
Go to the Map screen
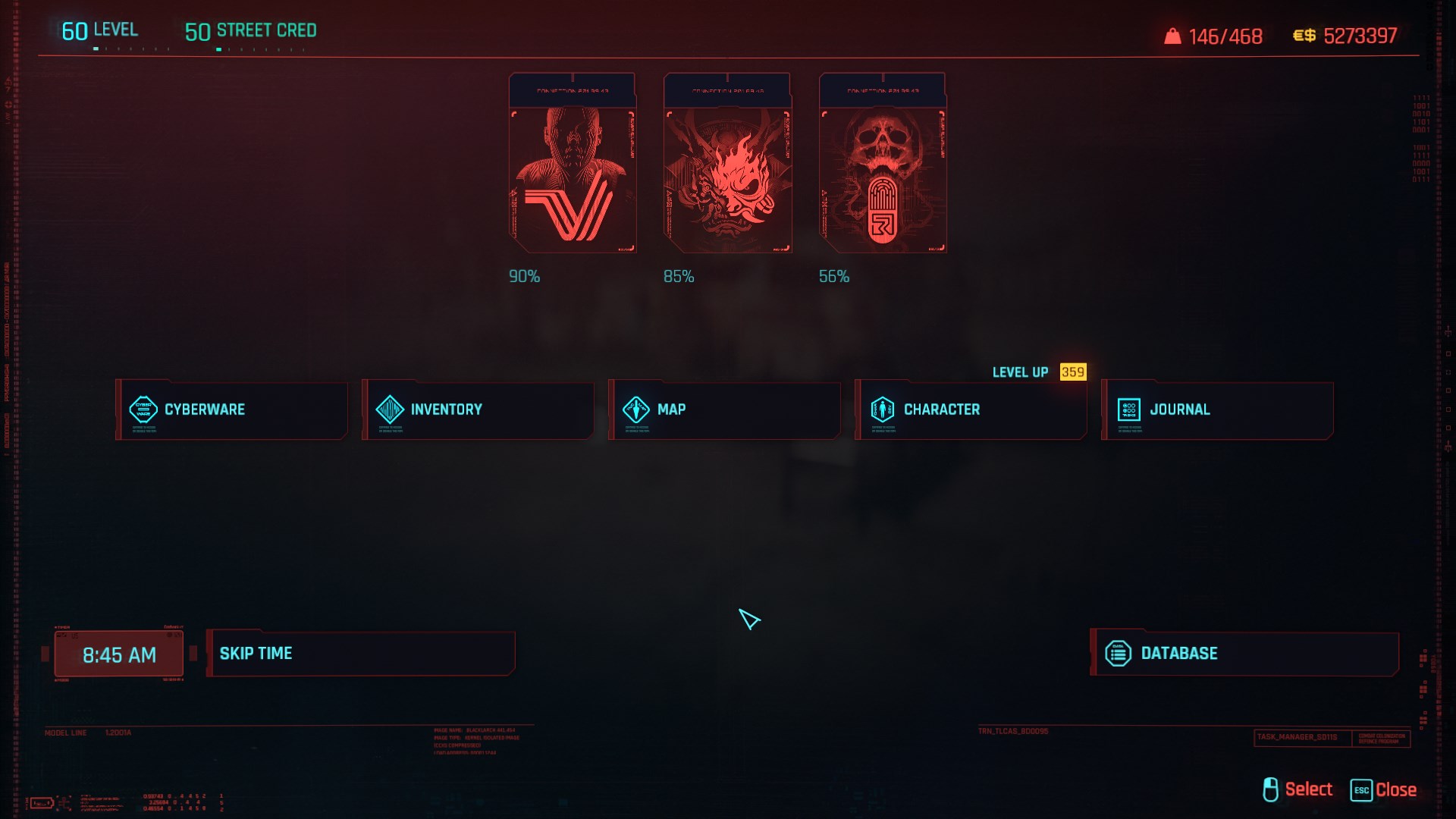click(724, 409)
